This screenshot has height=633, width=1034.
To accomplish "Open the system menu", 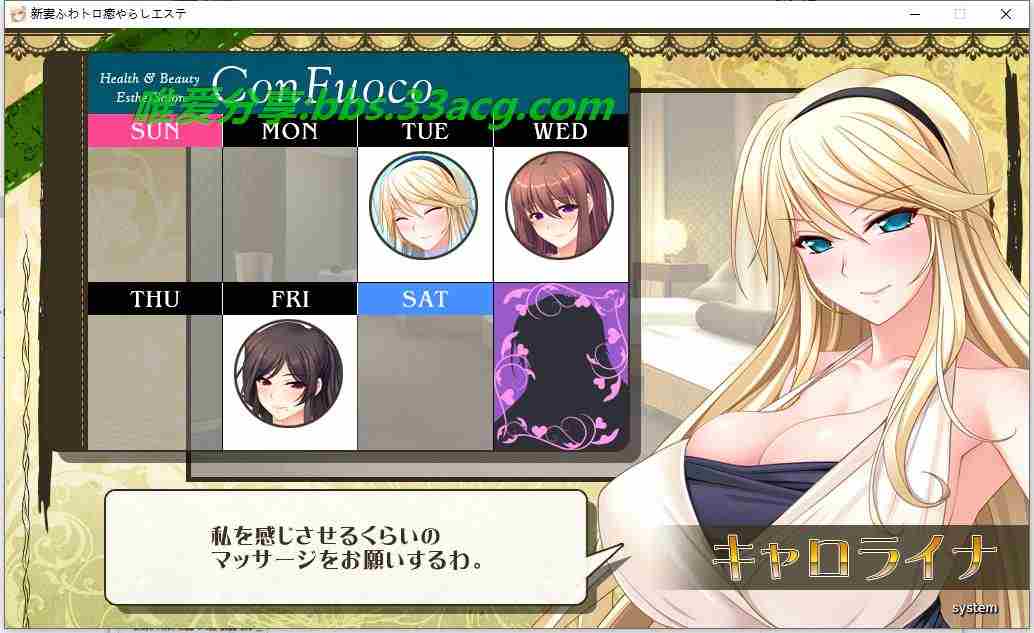I will [x=974, y=608].
